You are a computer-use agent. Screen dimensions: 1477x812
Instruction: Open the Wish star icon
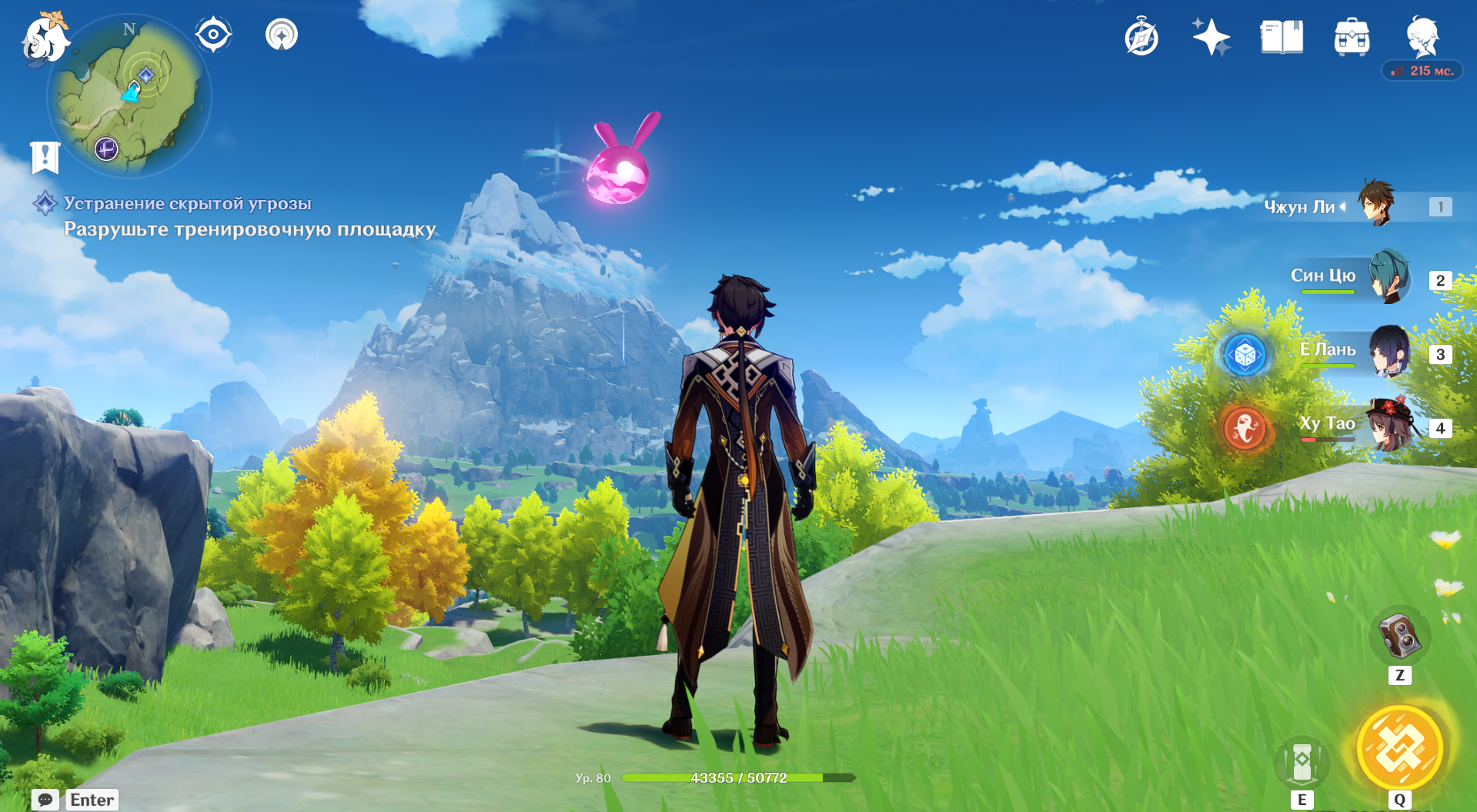tap(1211, 37)
